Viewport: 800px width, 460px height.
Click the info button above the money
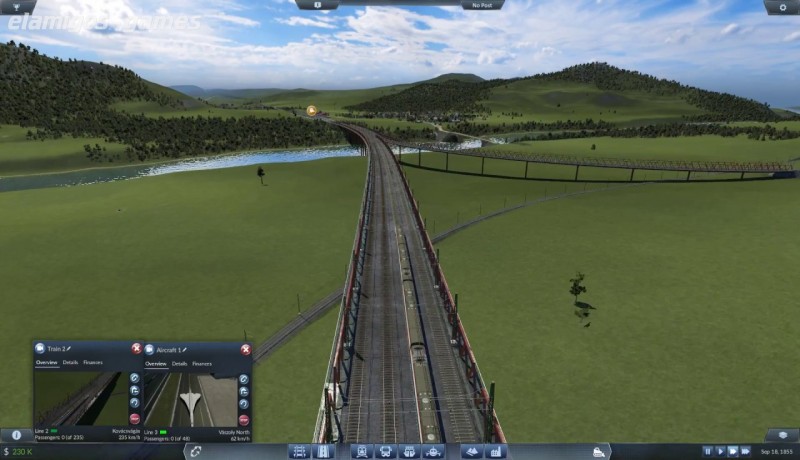[x=16, y=436]
